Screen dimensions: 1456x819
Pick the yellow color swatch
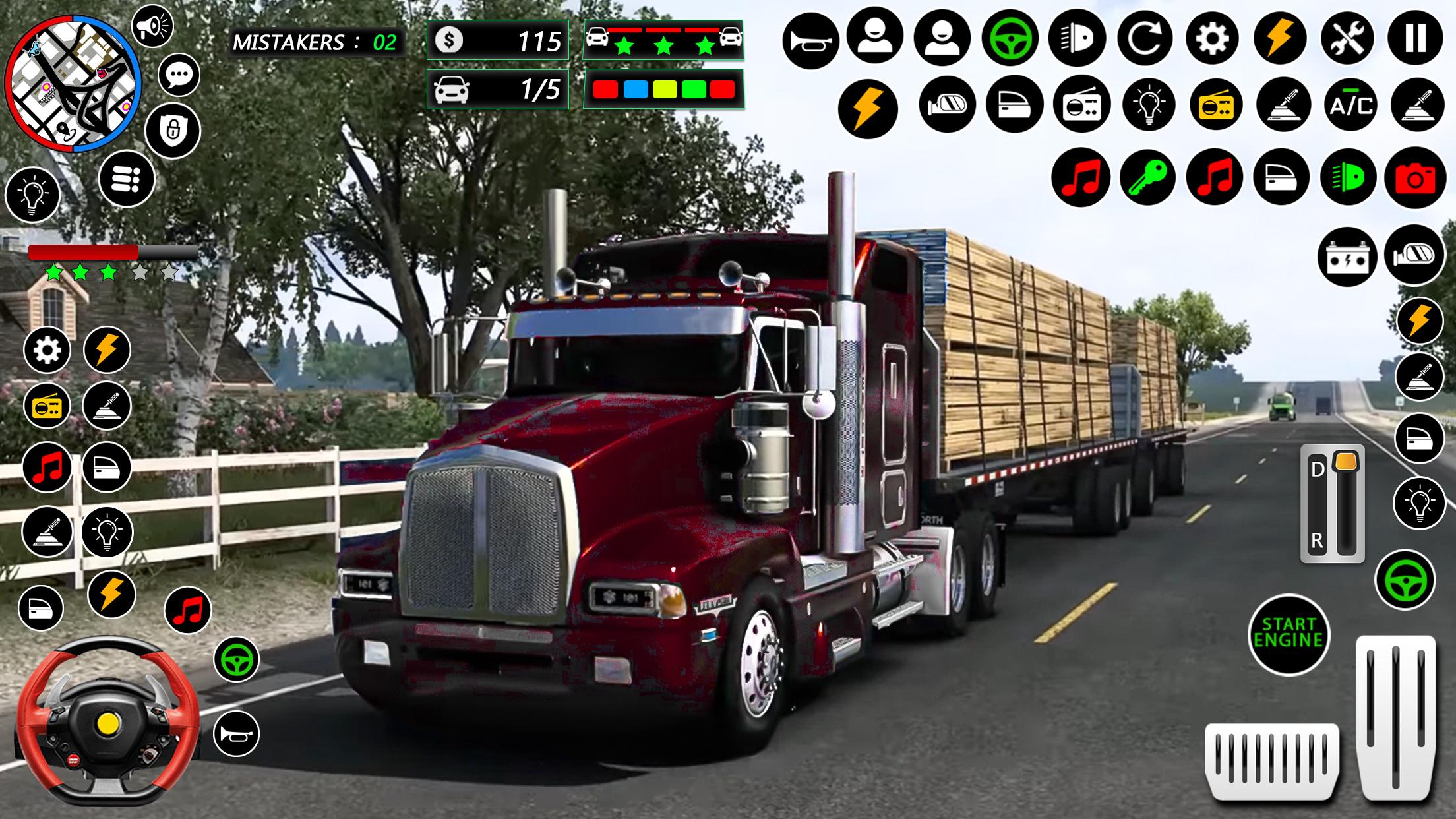[x=664, y=90]
